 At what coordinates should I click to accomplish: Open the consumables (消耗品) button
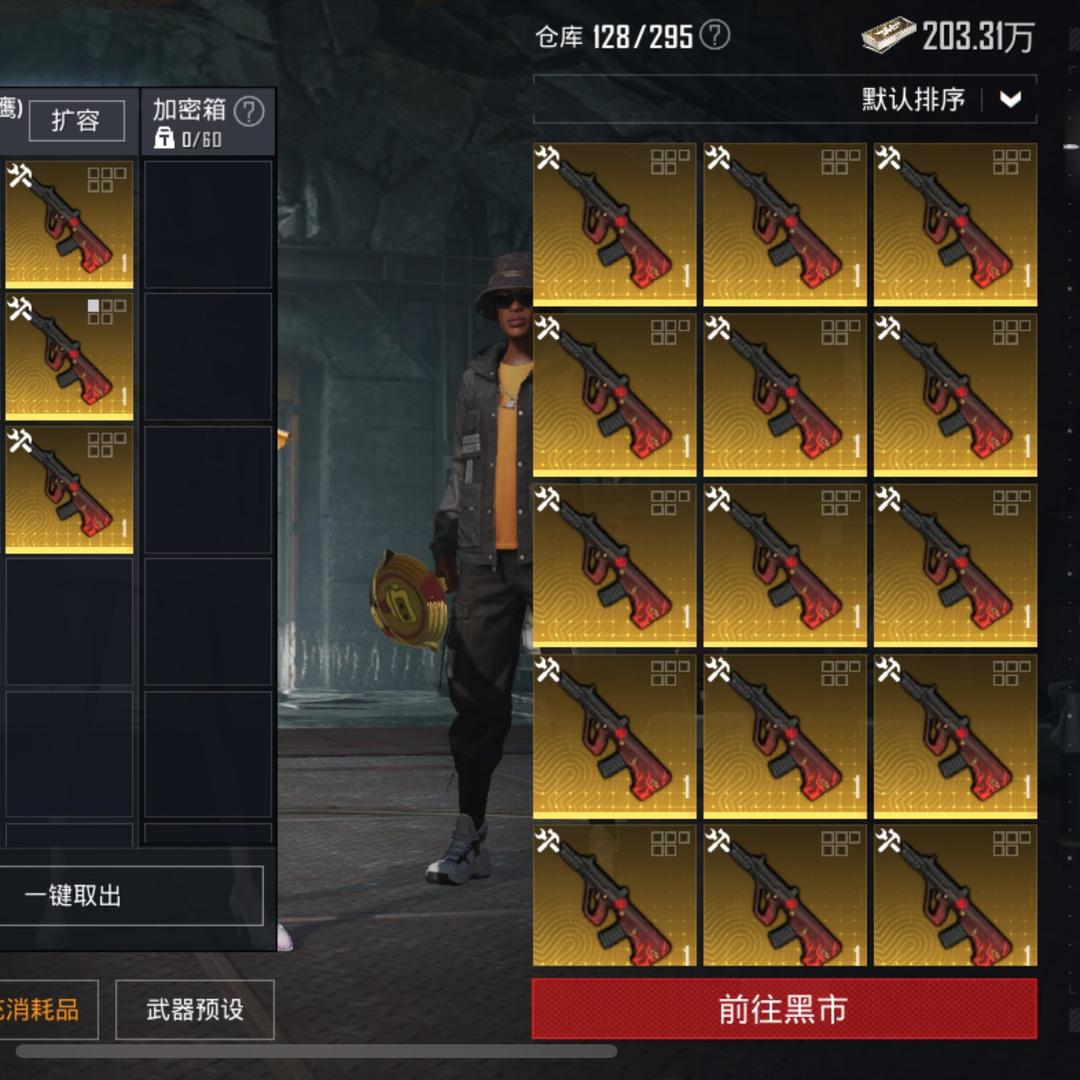tap(45, 1010)
